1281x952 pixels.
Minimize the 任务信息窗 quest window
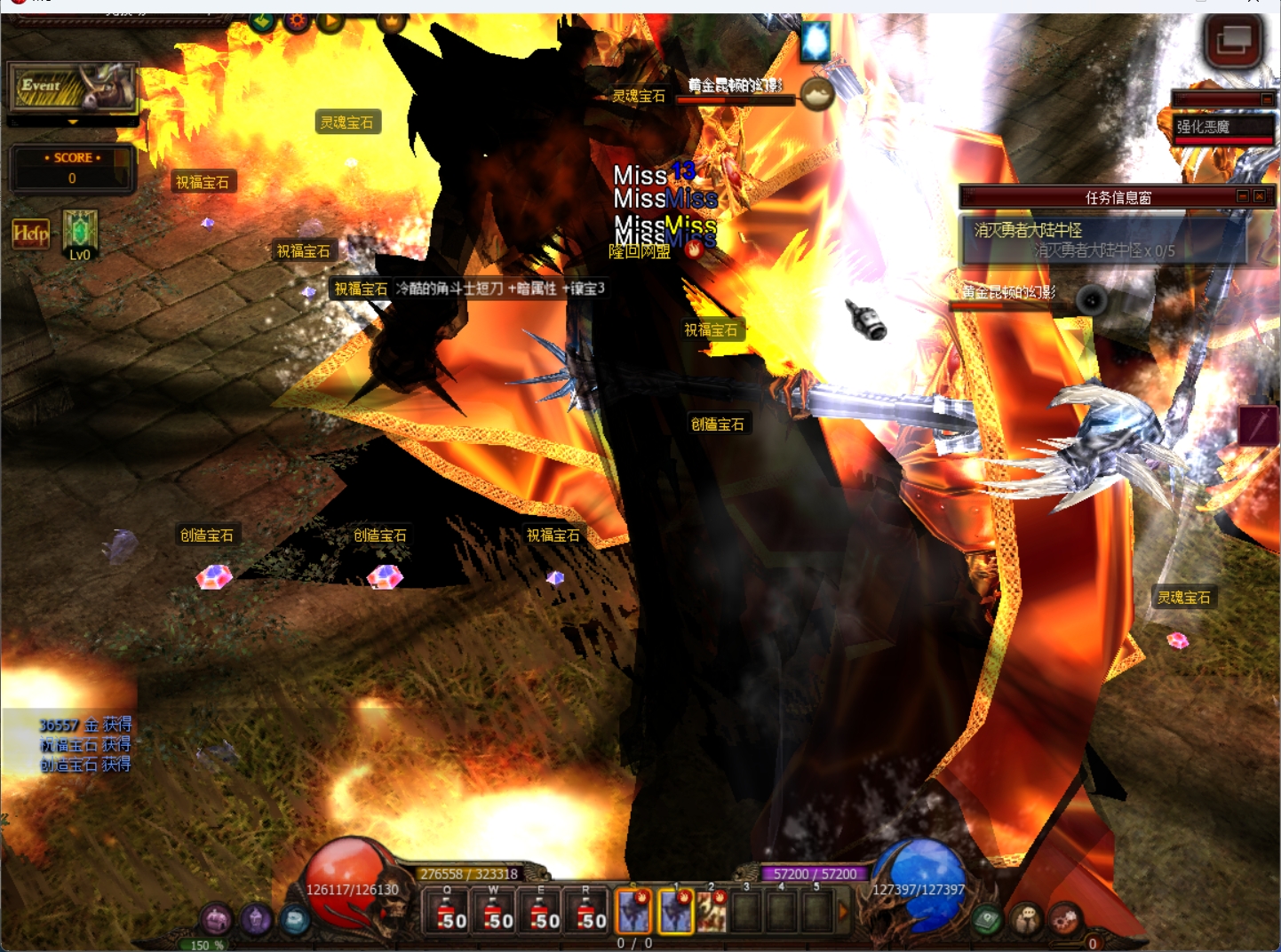1243,196
